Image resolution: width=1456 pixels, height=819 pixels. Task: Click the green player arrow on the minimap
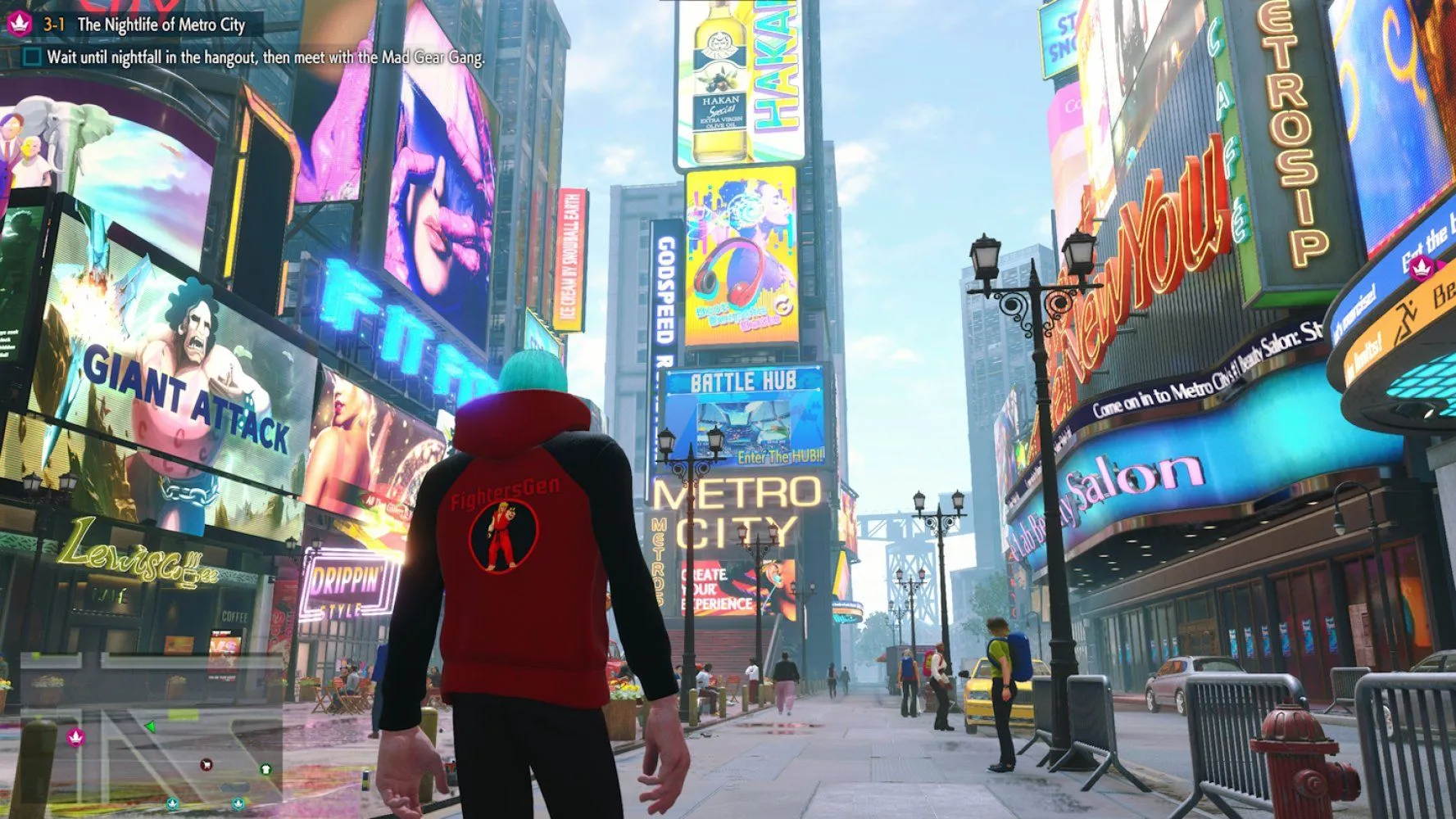150,726
